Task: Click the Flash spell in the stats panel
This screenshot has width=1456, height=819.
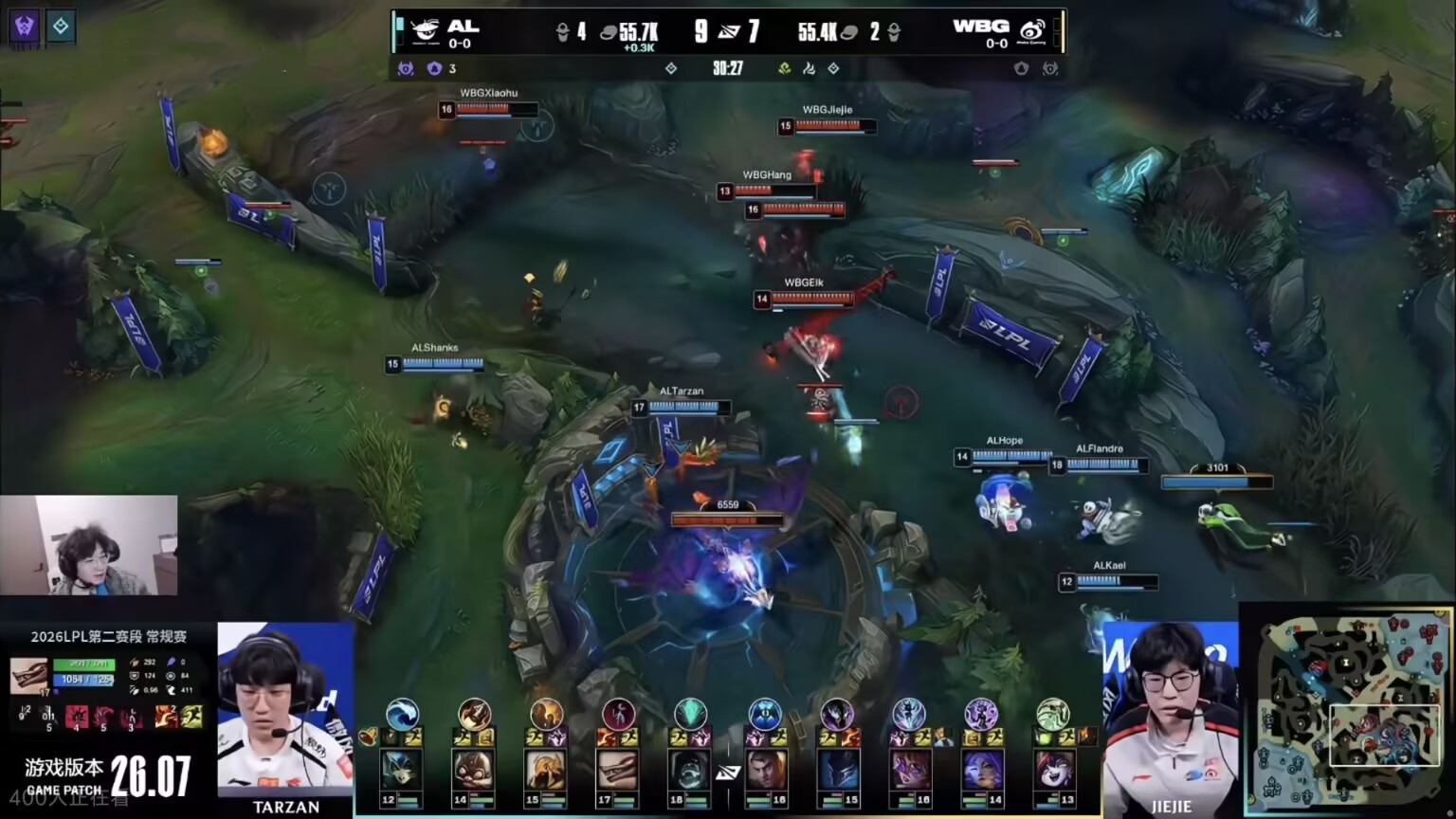Action: coord(191,717)
